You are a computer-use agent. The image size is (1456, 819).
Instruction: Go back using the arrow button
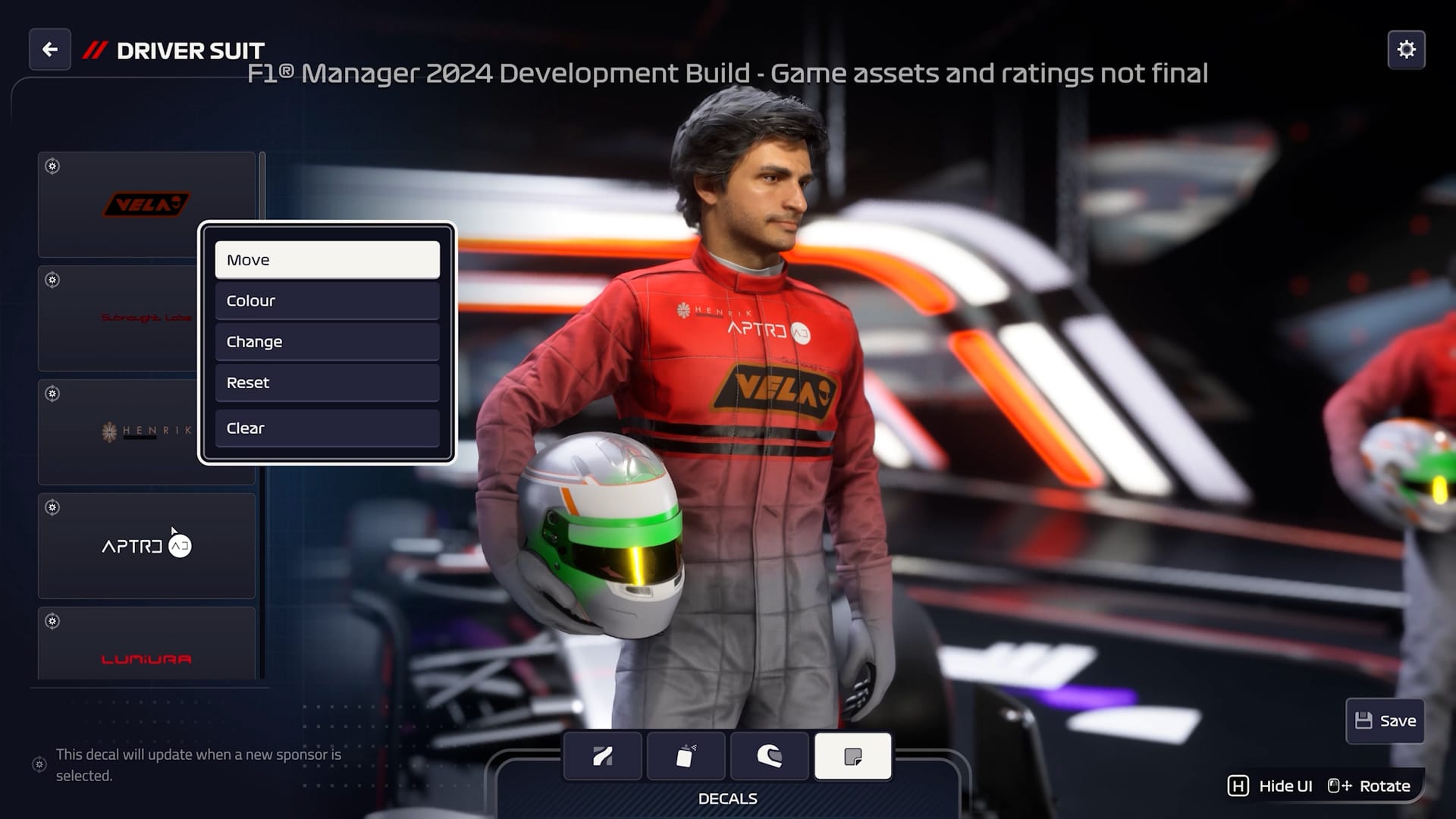click(x=50, y=50)
